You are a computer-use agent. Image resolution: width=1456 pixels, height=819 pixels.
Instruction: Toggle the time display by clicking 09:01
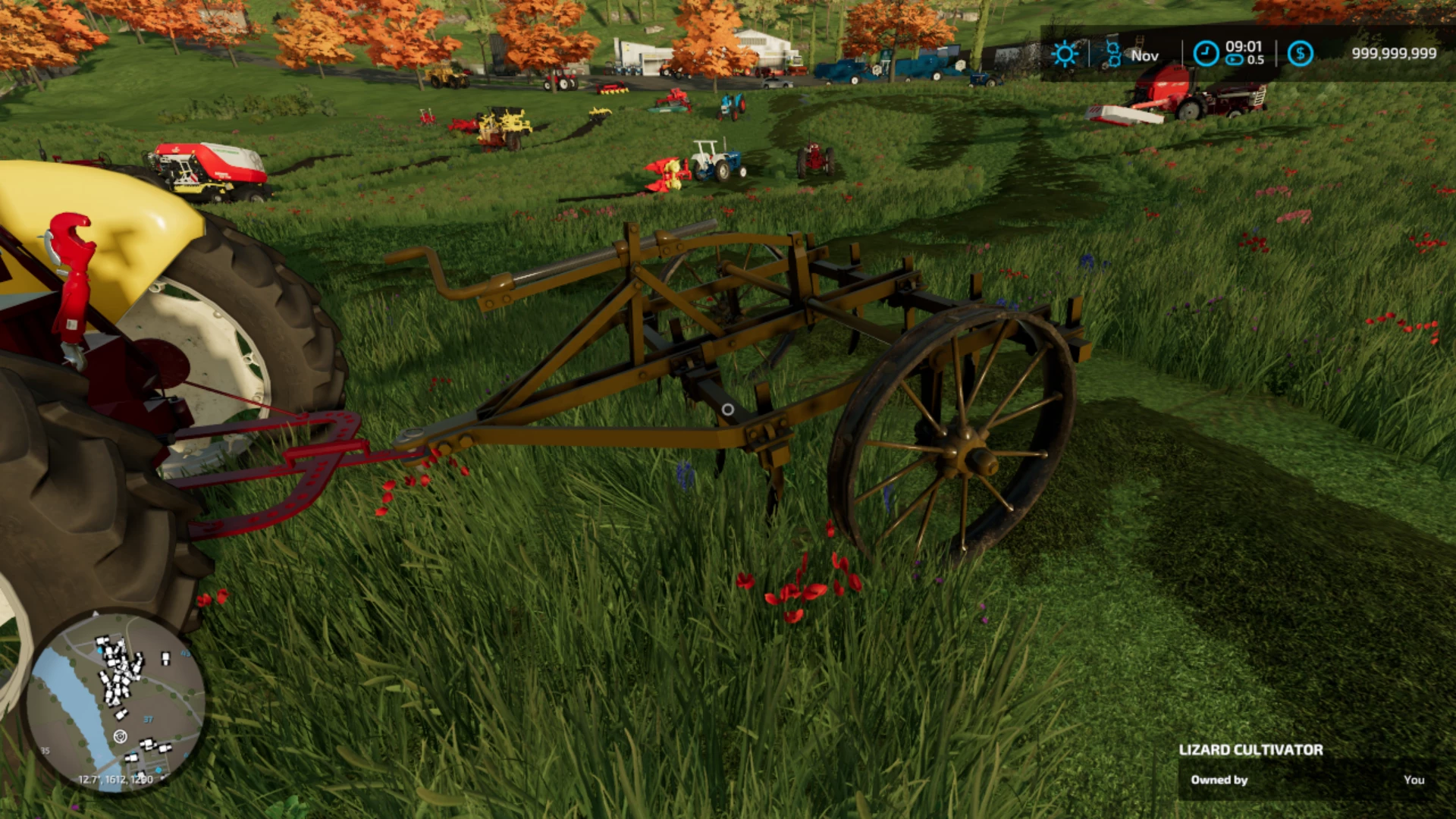coord(1242,45)
